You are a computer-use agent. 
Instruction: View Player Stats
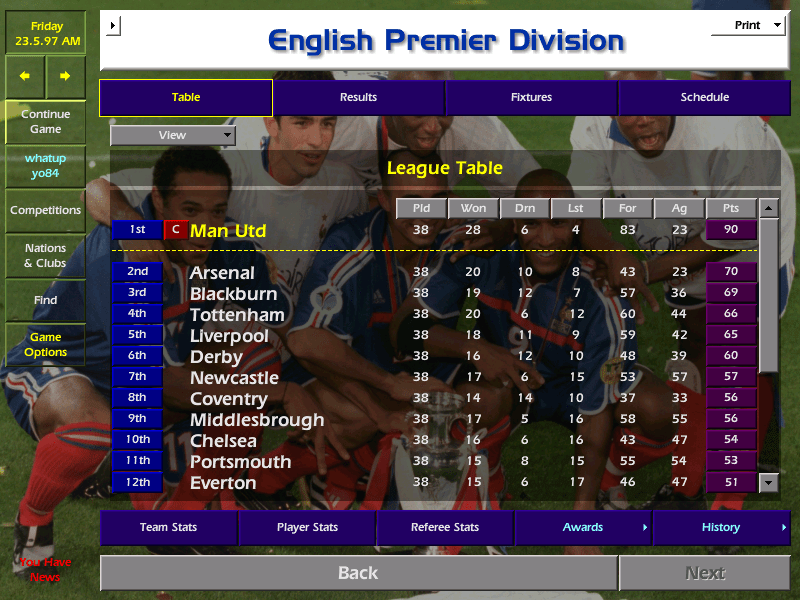(307, 527)
